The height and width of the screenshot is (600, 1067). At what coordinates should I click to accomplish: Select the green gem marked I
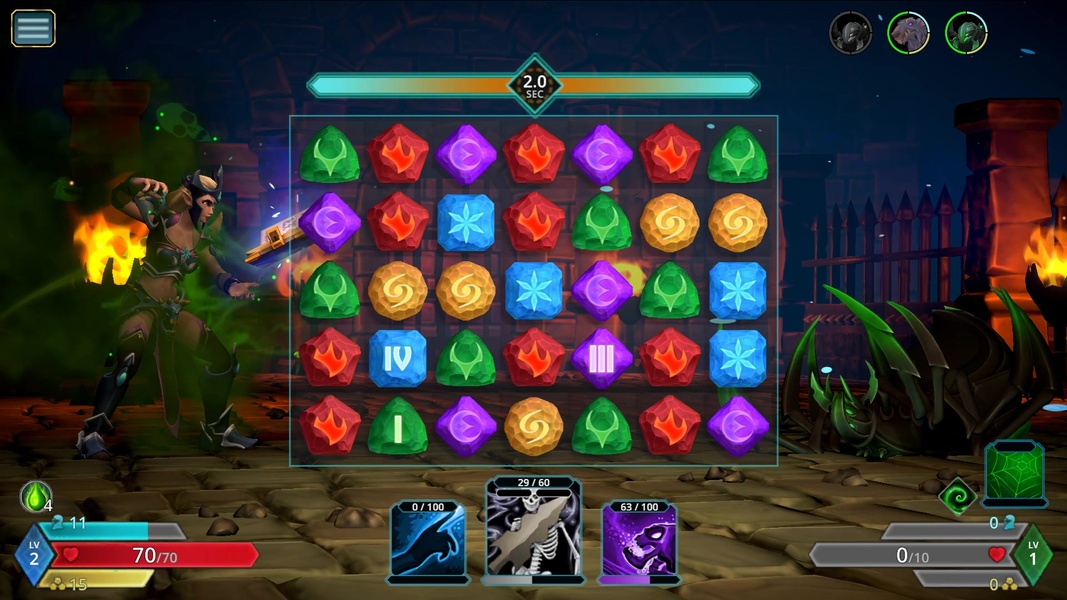pyautogui.click(x=398, y=426)
